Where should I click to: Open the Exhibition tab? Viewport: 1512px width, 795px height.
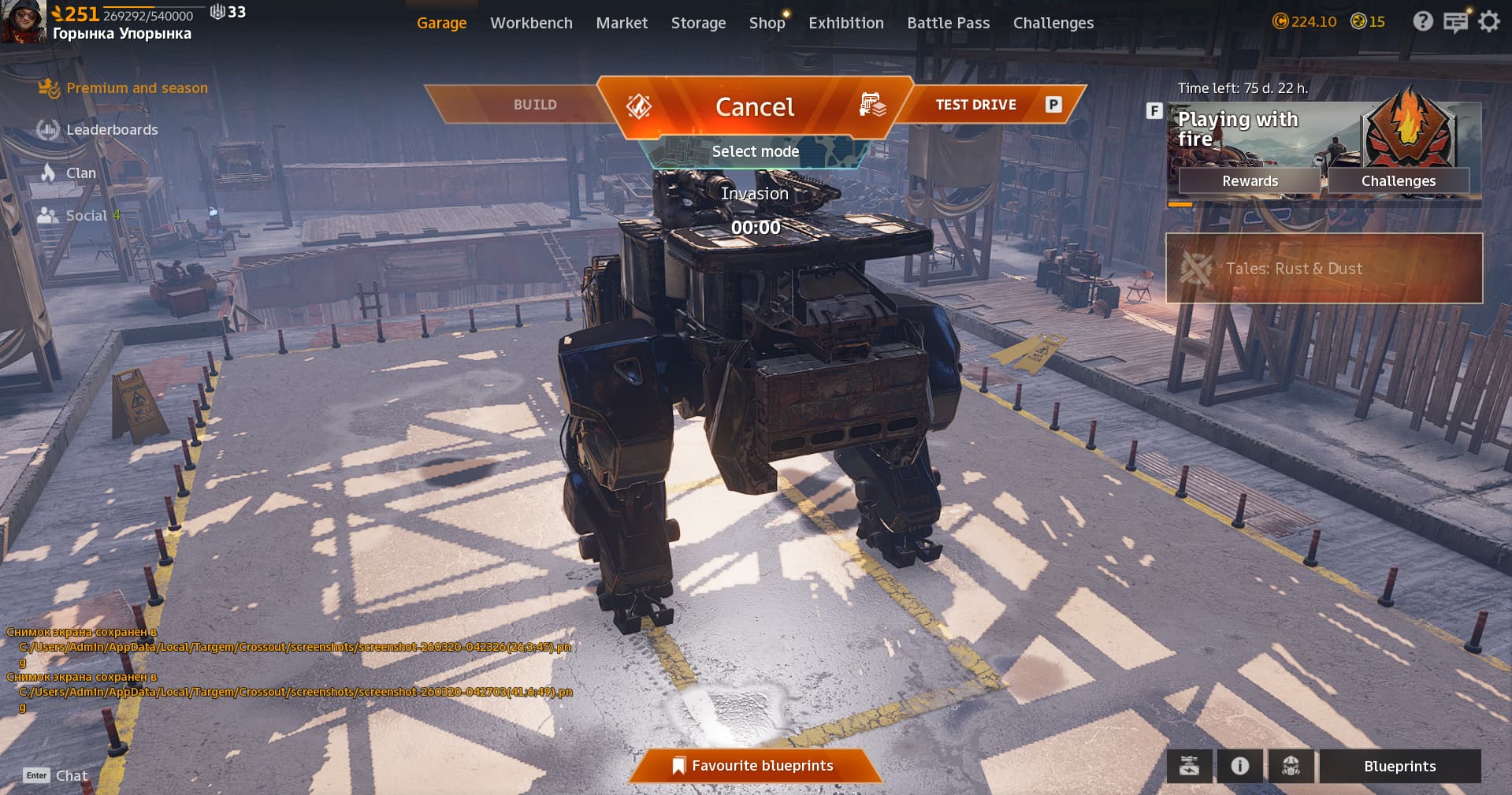pyautogui.click(x=845, y=23)
